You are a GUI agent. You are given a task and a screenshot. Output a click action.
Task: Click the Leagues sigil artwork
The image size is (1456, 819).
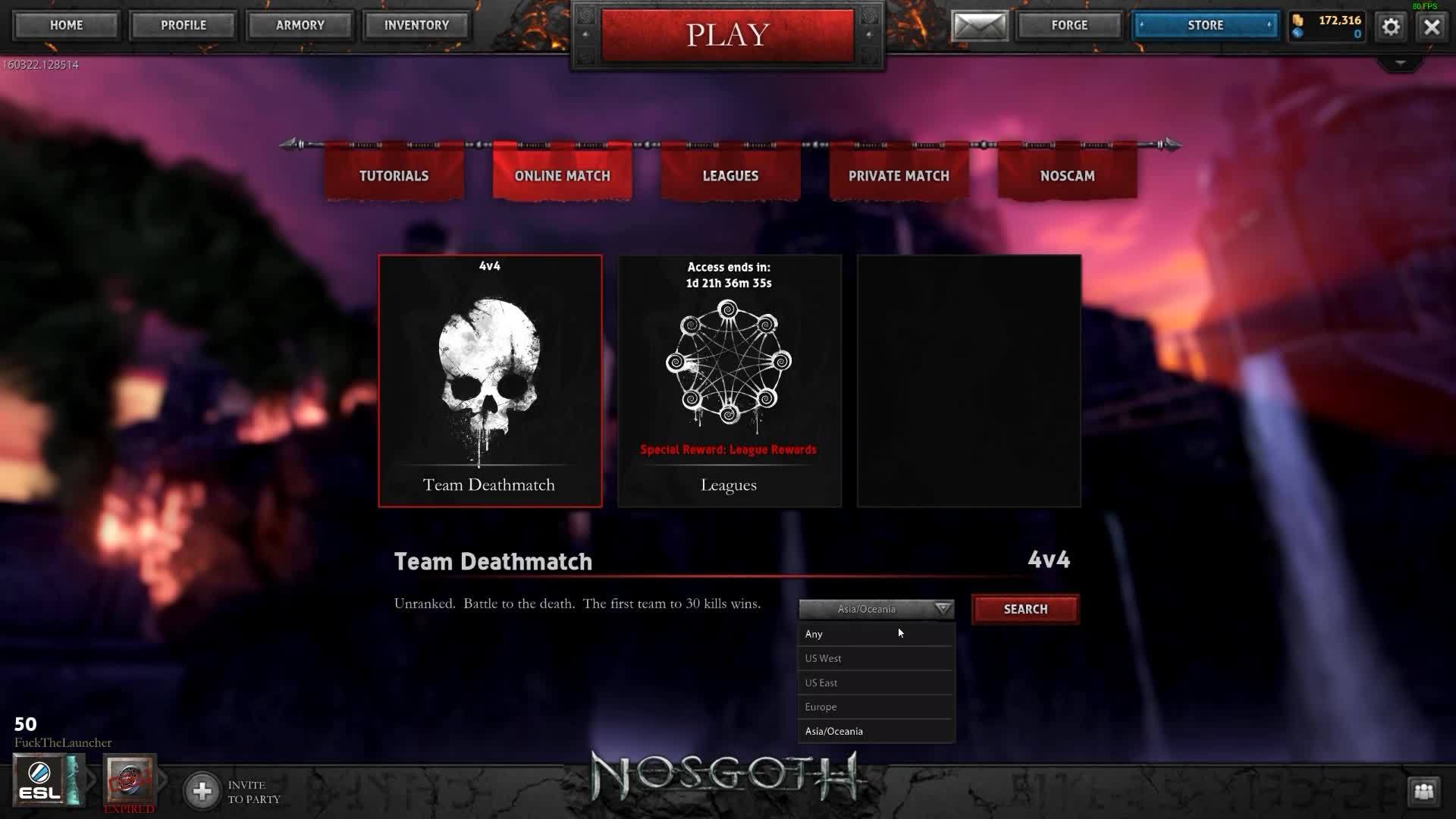pos(728,364)
